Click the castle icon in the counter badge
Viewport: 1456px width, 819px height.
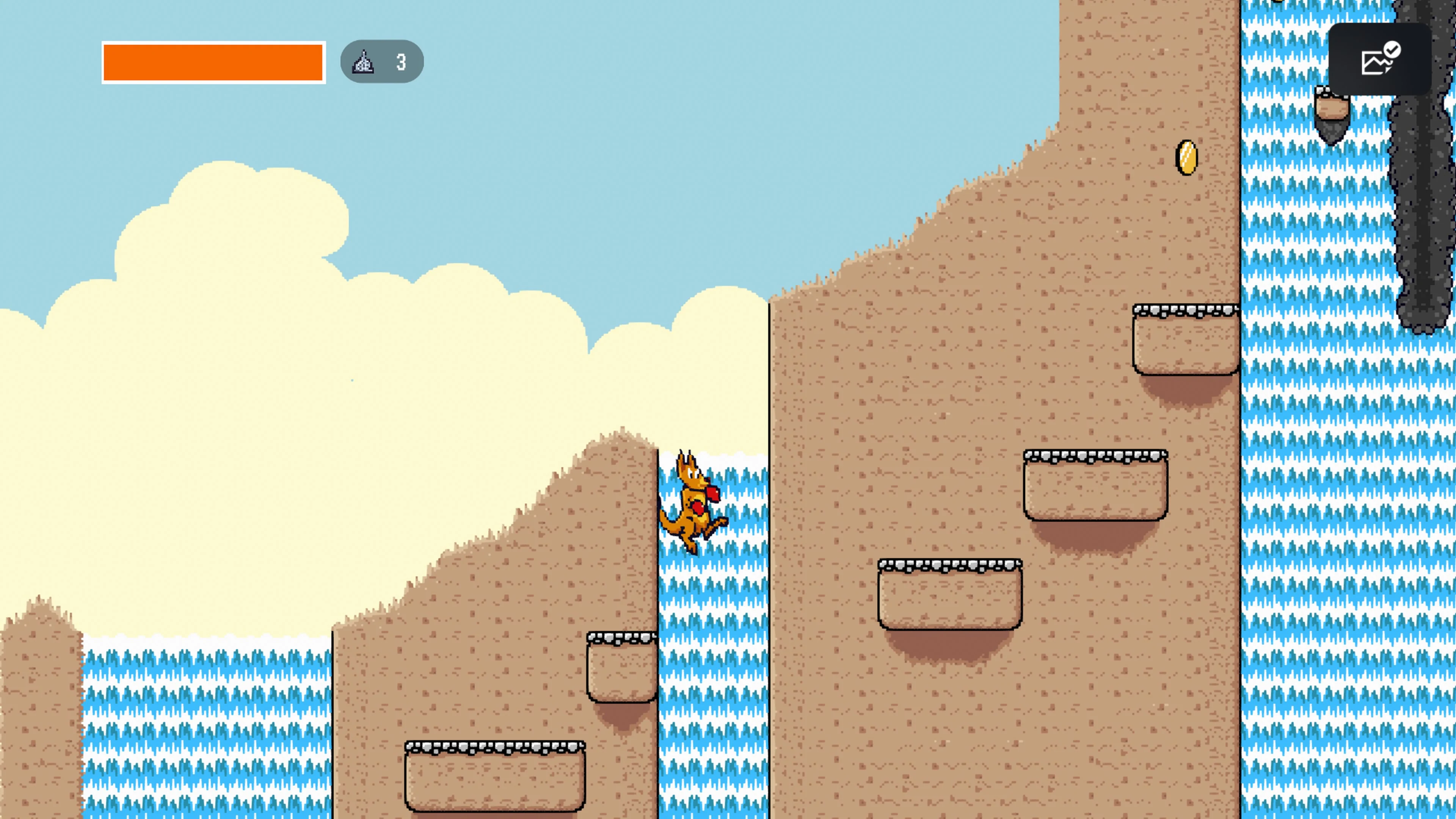click(x=364, y=62)
